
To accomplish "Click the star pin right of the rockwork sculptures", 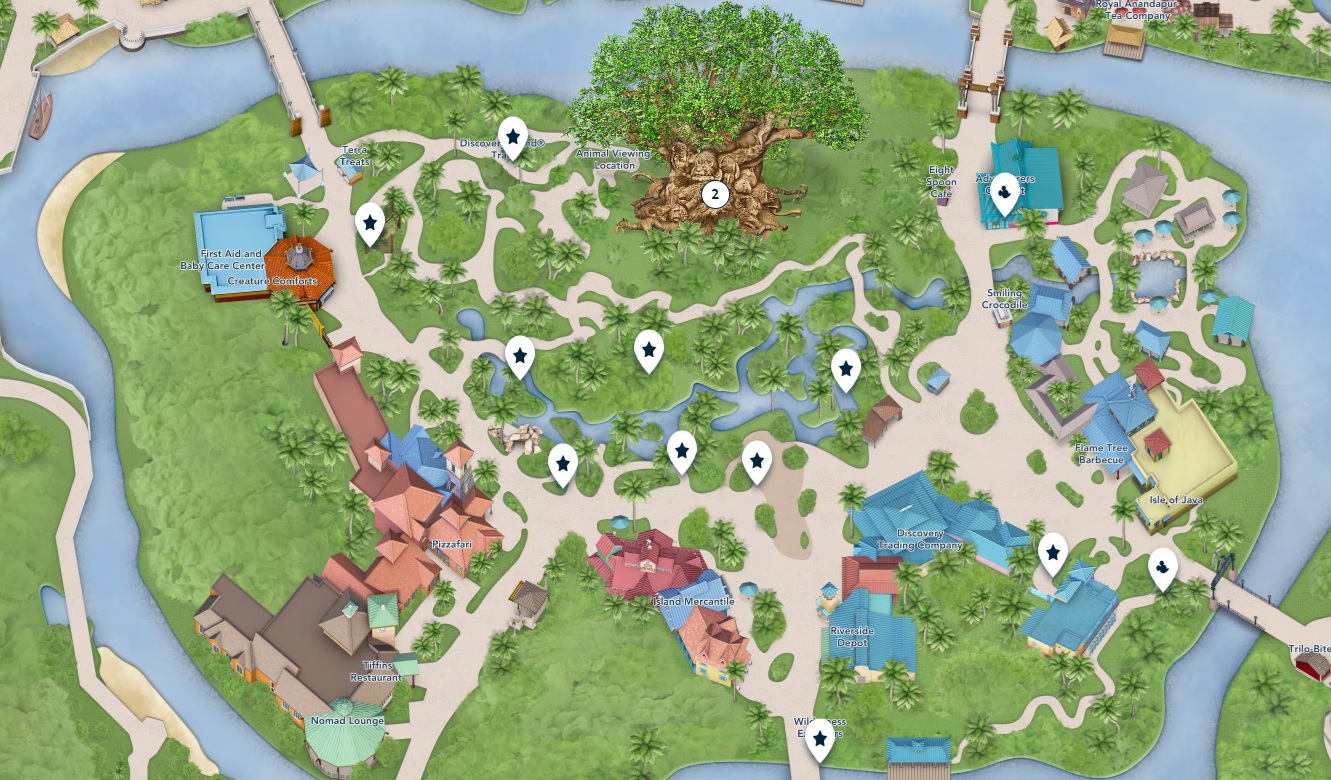I will click(x=564, y=462).
